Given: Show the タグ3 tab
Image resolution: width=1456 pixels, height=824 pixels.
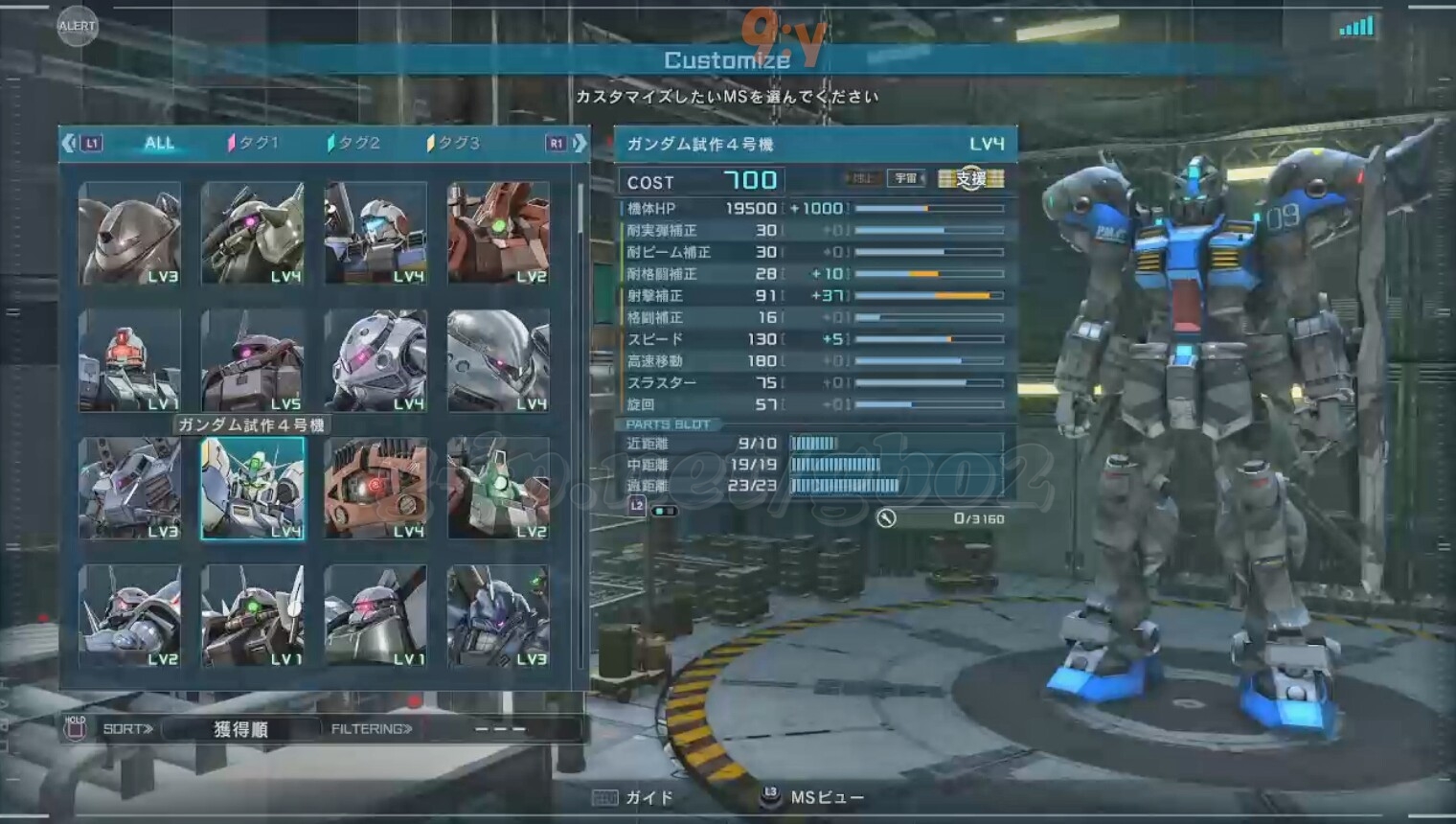Looking at the screenshot, I should coord(454,143).
